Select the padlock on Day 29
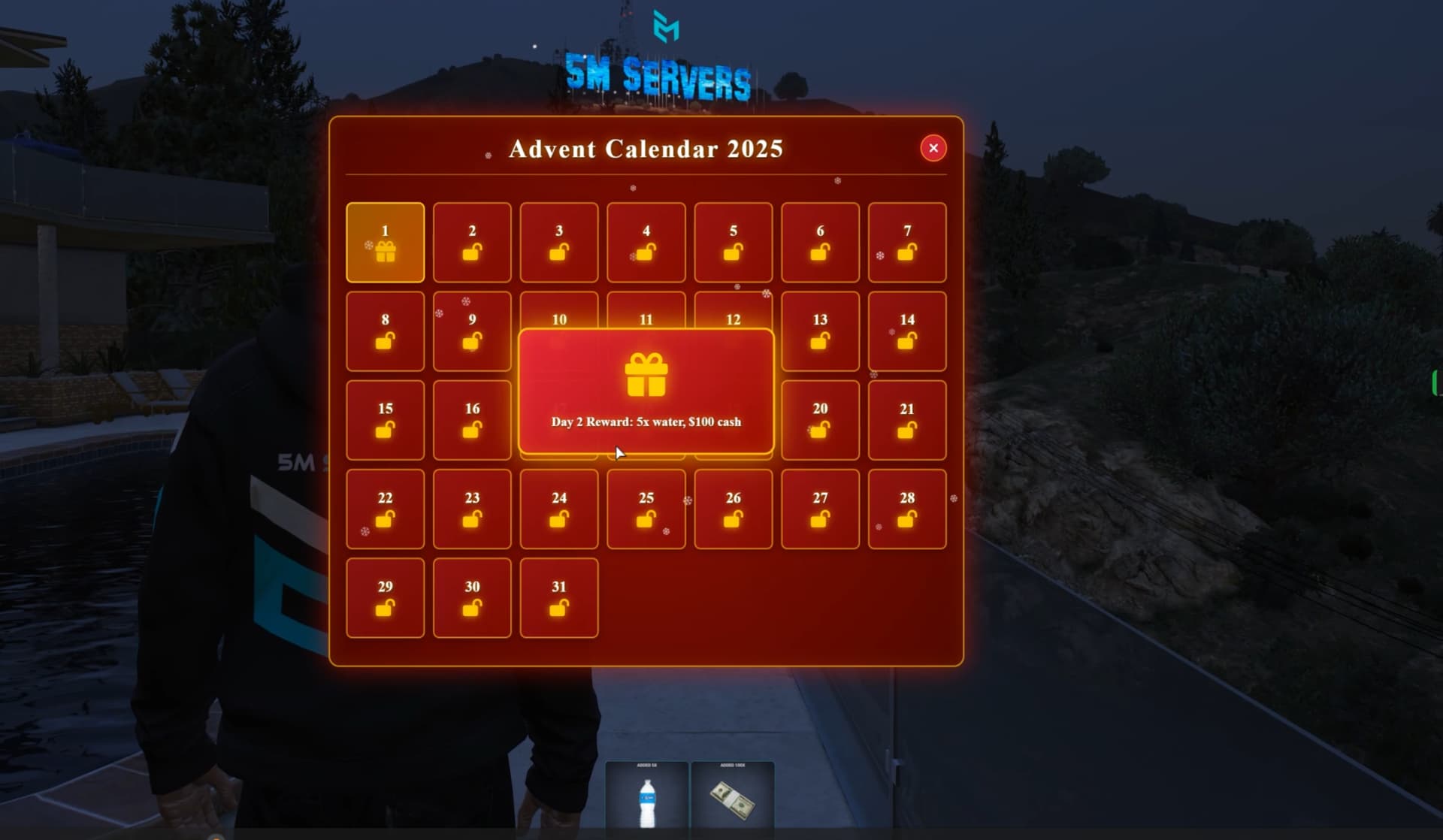This screenshot has height=840, width=1443. tap(385, 609)
